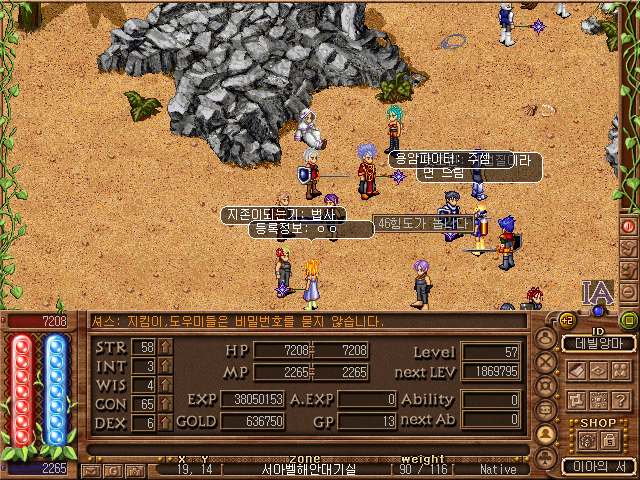Open the diamond-shaped panel button
Image resolution: width=640 pixels, height=480 pixels.
(x=597, y=370)
